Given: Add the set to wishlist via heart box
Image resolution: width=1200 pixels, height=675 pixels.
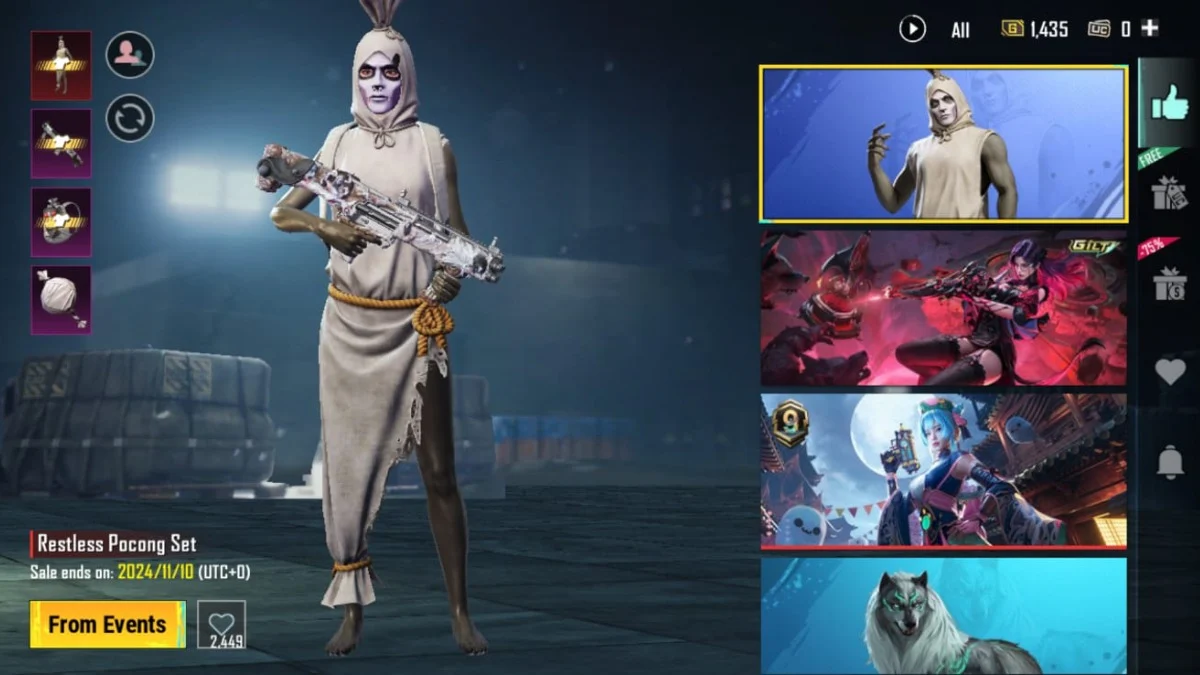Looking at the screenshot, I should pos(221,624).
